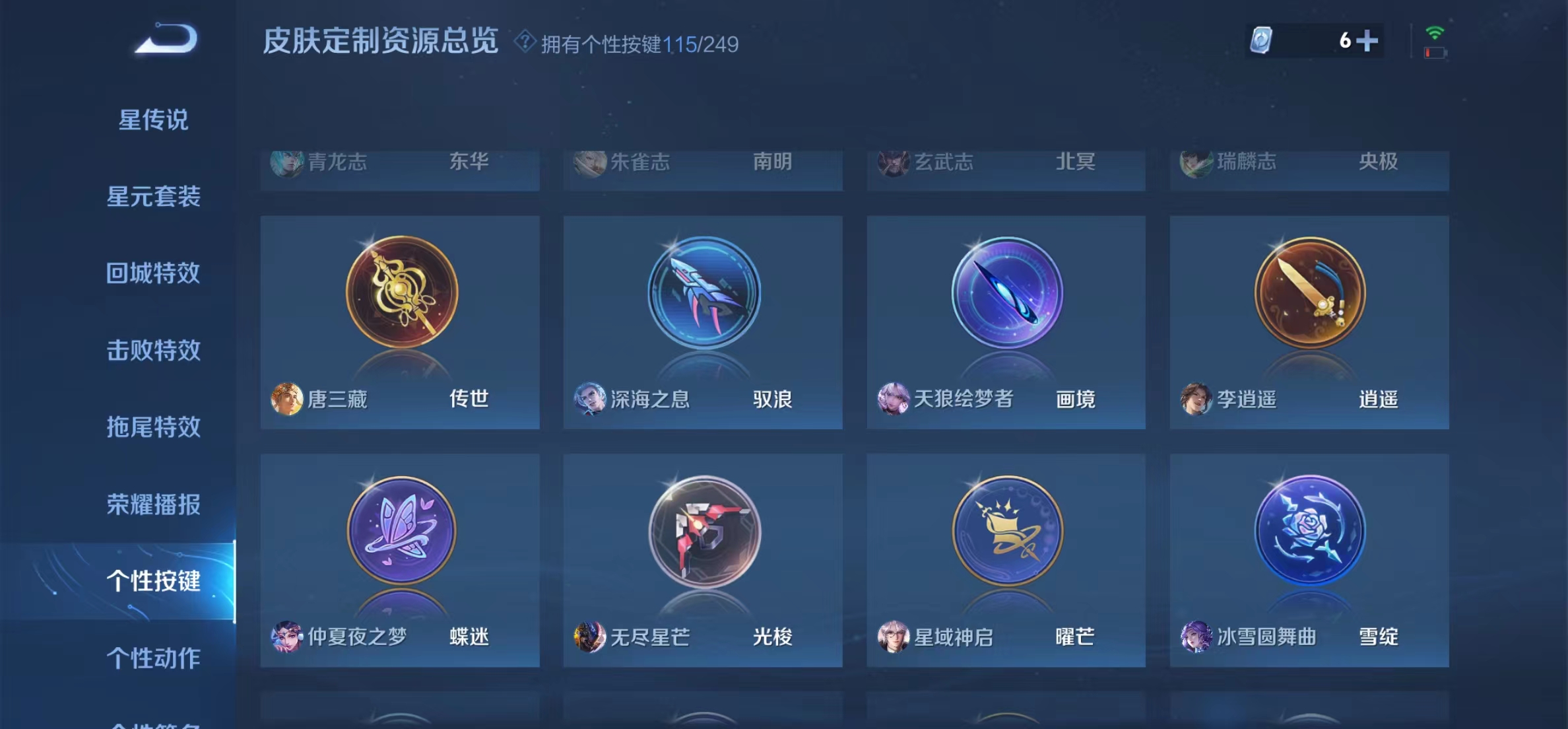Click the 唐三藏 hero avatar
Screen dimensions: 1568x729
(285, 399)
